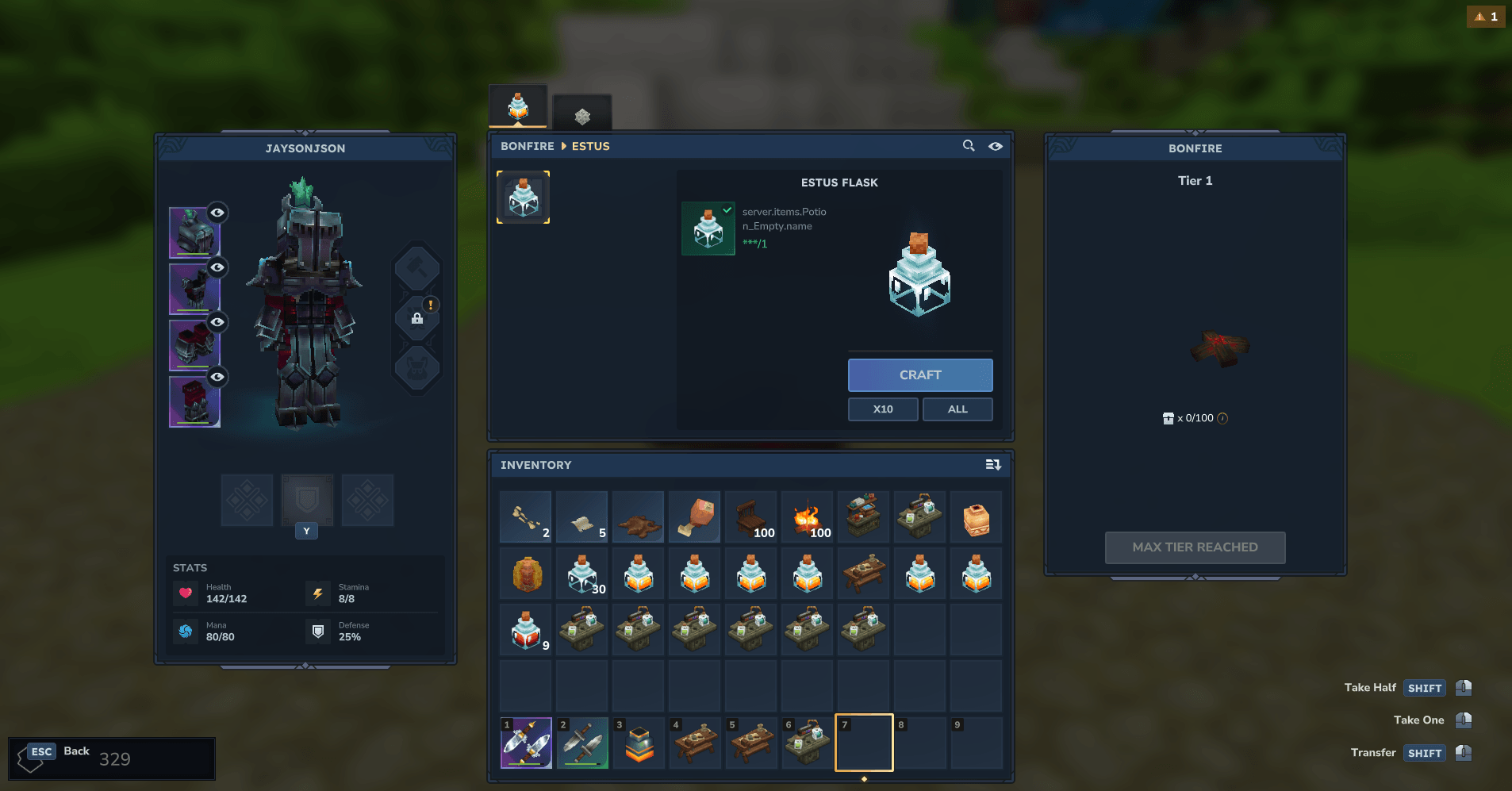The image size is (1512, 791).
Task: Switch to the Estus potion tab
Action: (518, 106)
